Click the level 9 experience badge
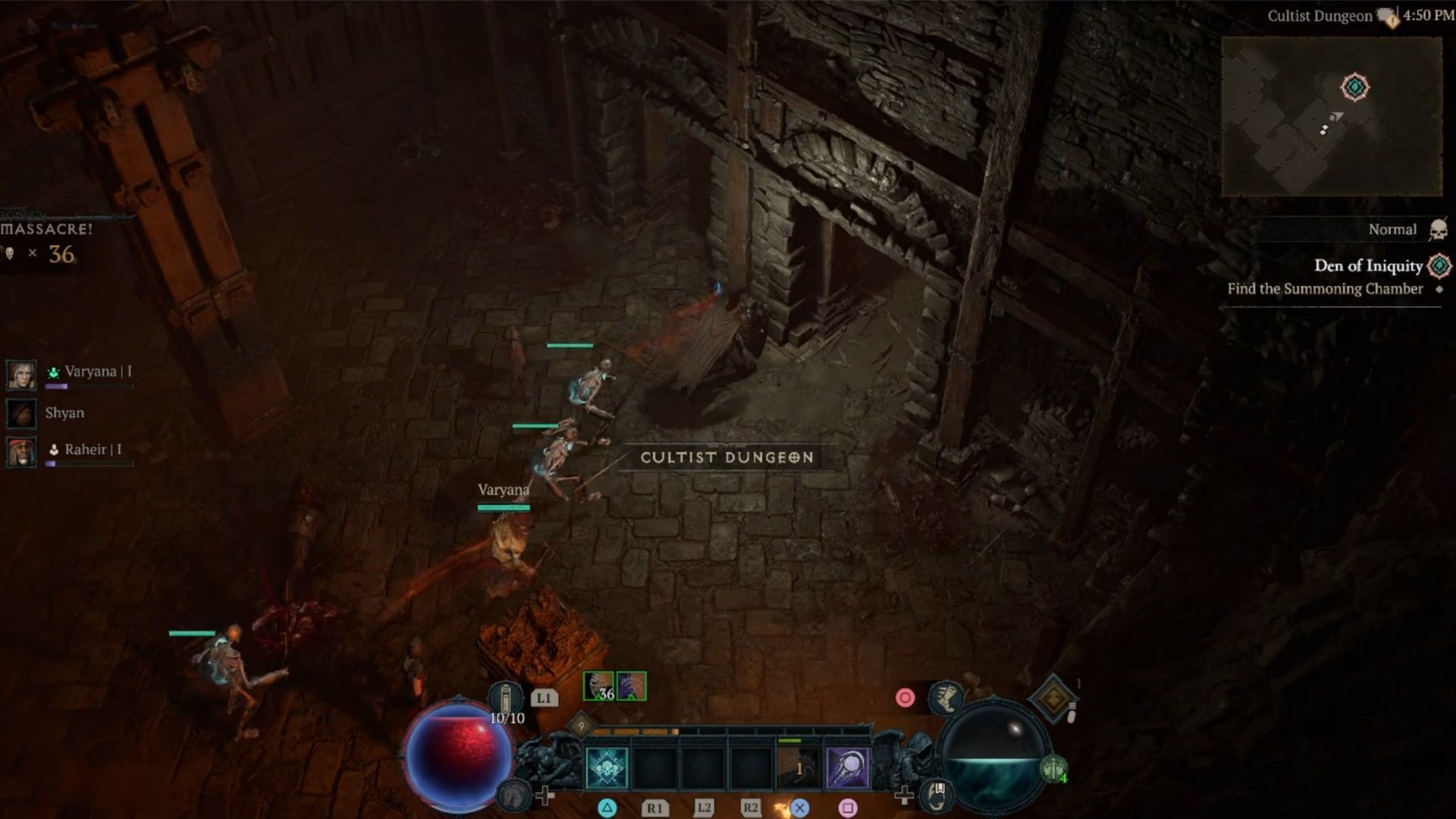This screenshot has width=1456, height=819. click(x=581, y=726)
